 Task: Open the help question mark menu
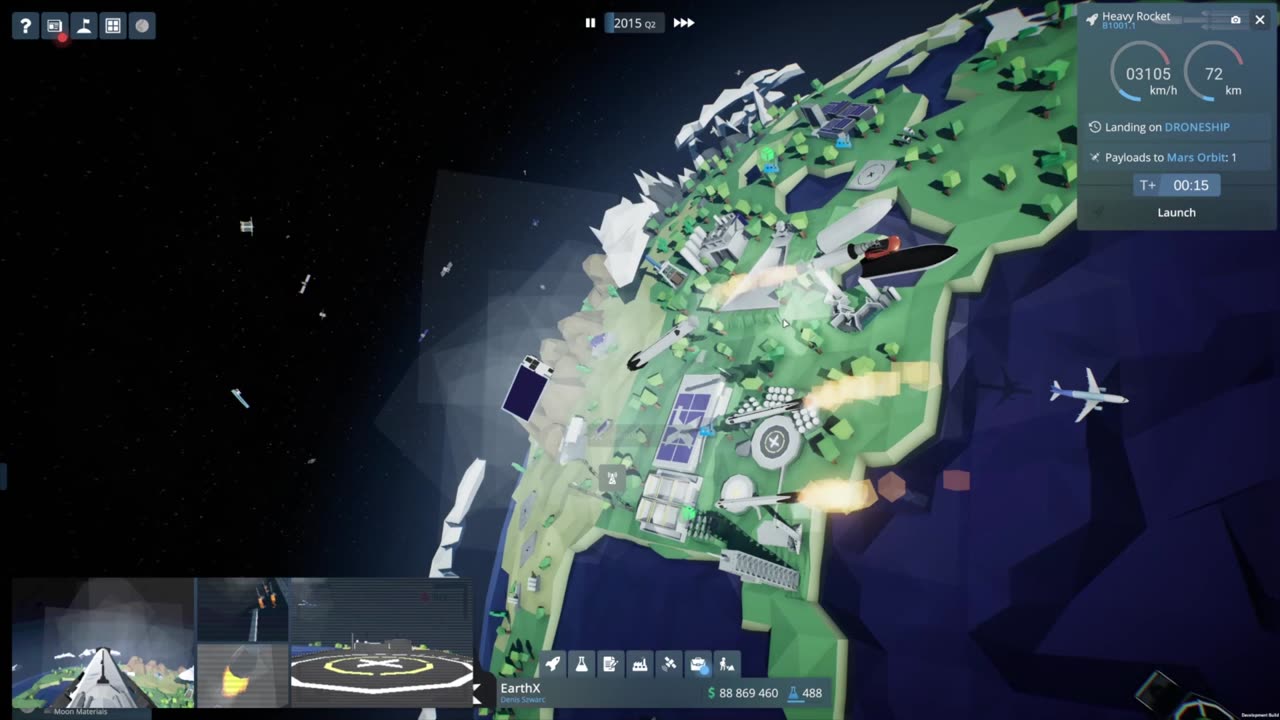click(x=26, y=26)
